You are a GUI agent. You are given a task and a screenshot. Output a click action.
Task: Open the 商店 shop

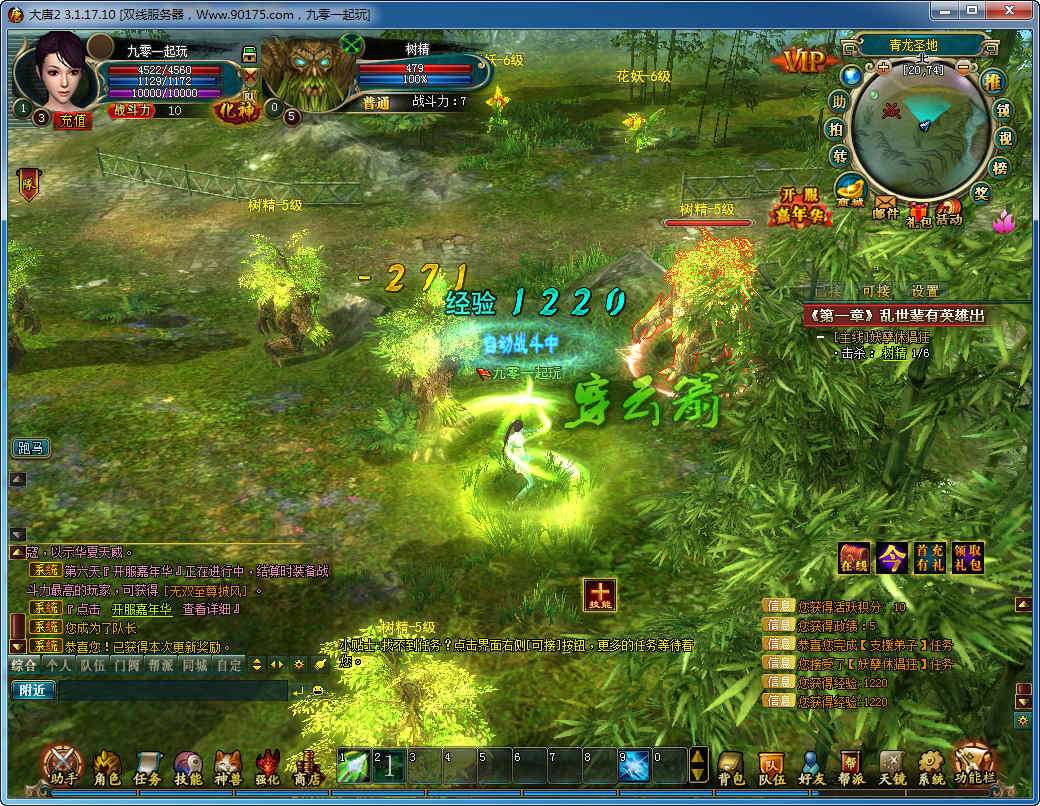coord(307,765)
